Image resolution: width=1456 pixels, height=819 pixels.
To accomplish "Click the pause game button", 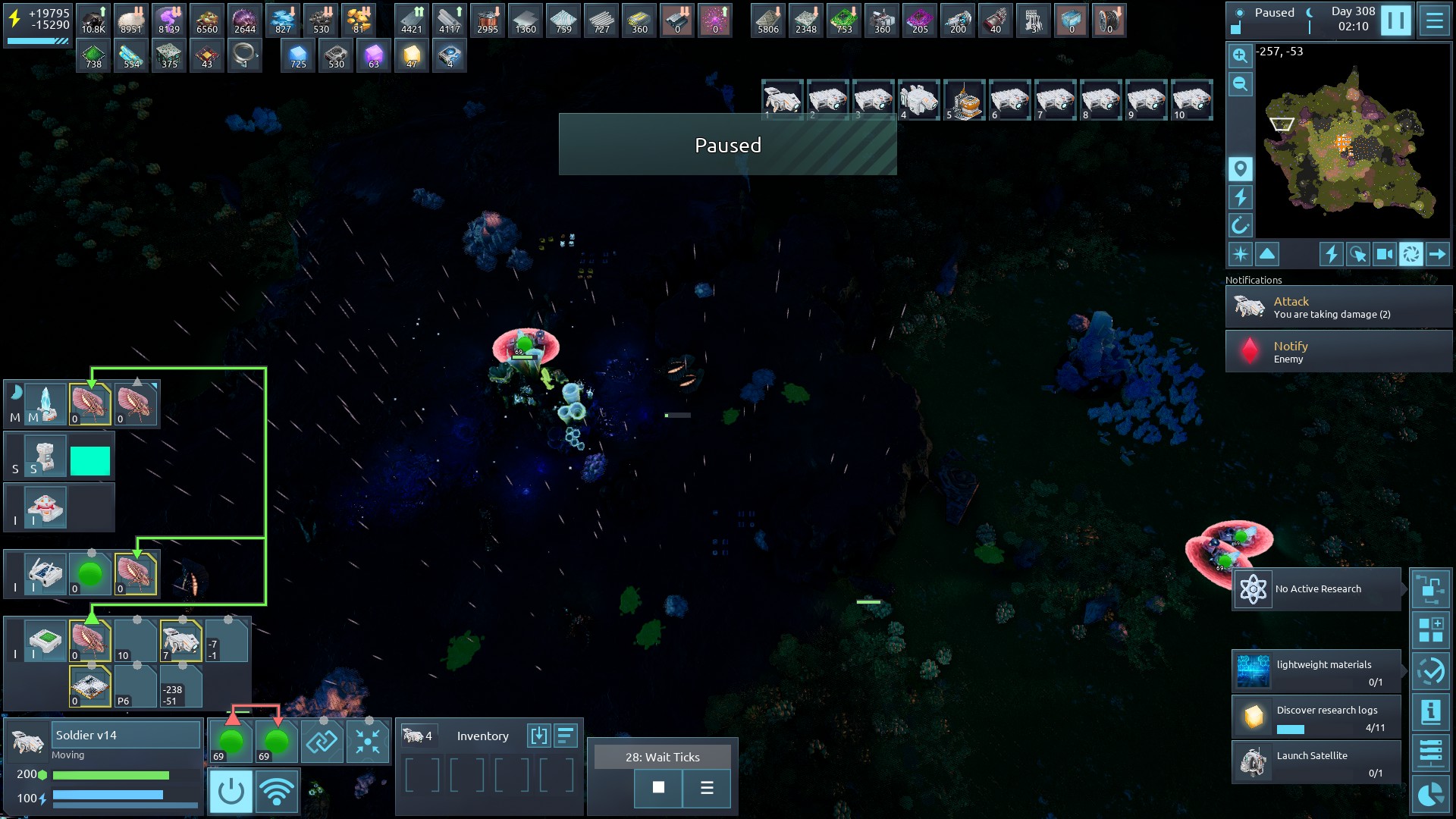I will pos(1395,20).
